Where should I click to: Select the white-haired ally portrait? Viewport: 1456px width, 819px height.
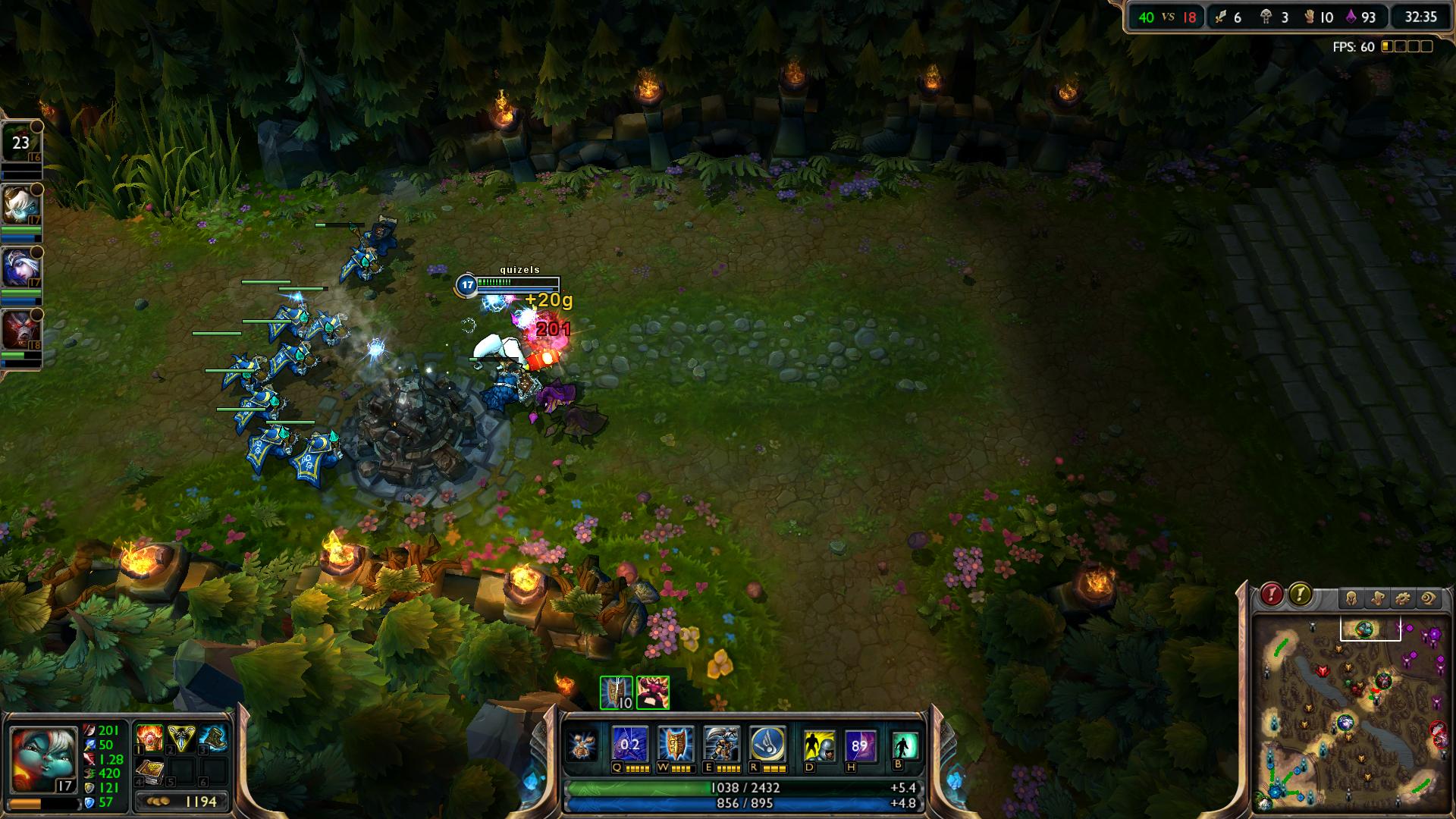pyautogui.click(x=20, y=203)
